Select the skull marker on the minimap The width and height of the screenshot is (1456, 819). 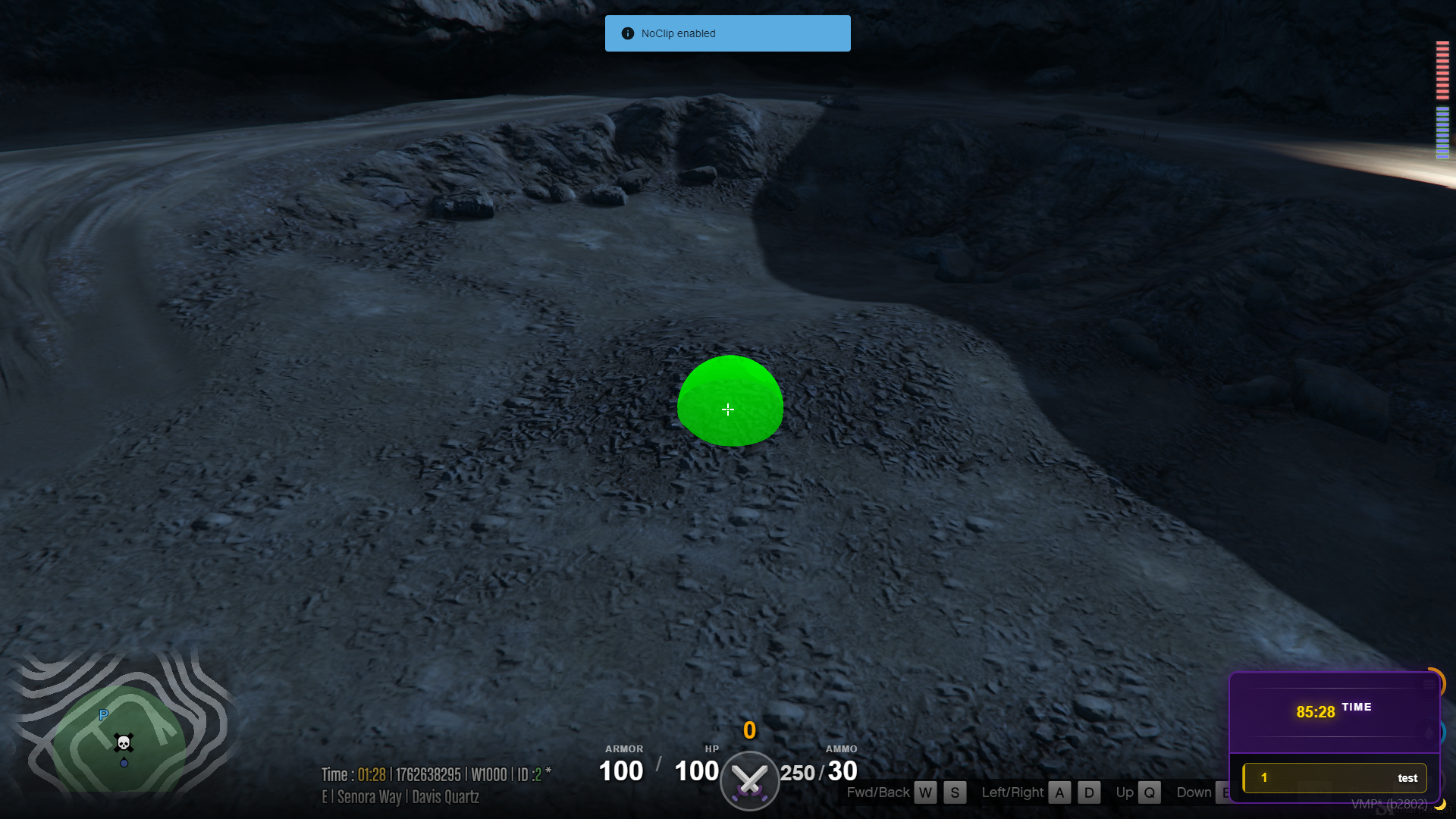click(124, 742)
